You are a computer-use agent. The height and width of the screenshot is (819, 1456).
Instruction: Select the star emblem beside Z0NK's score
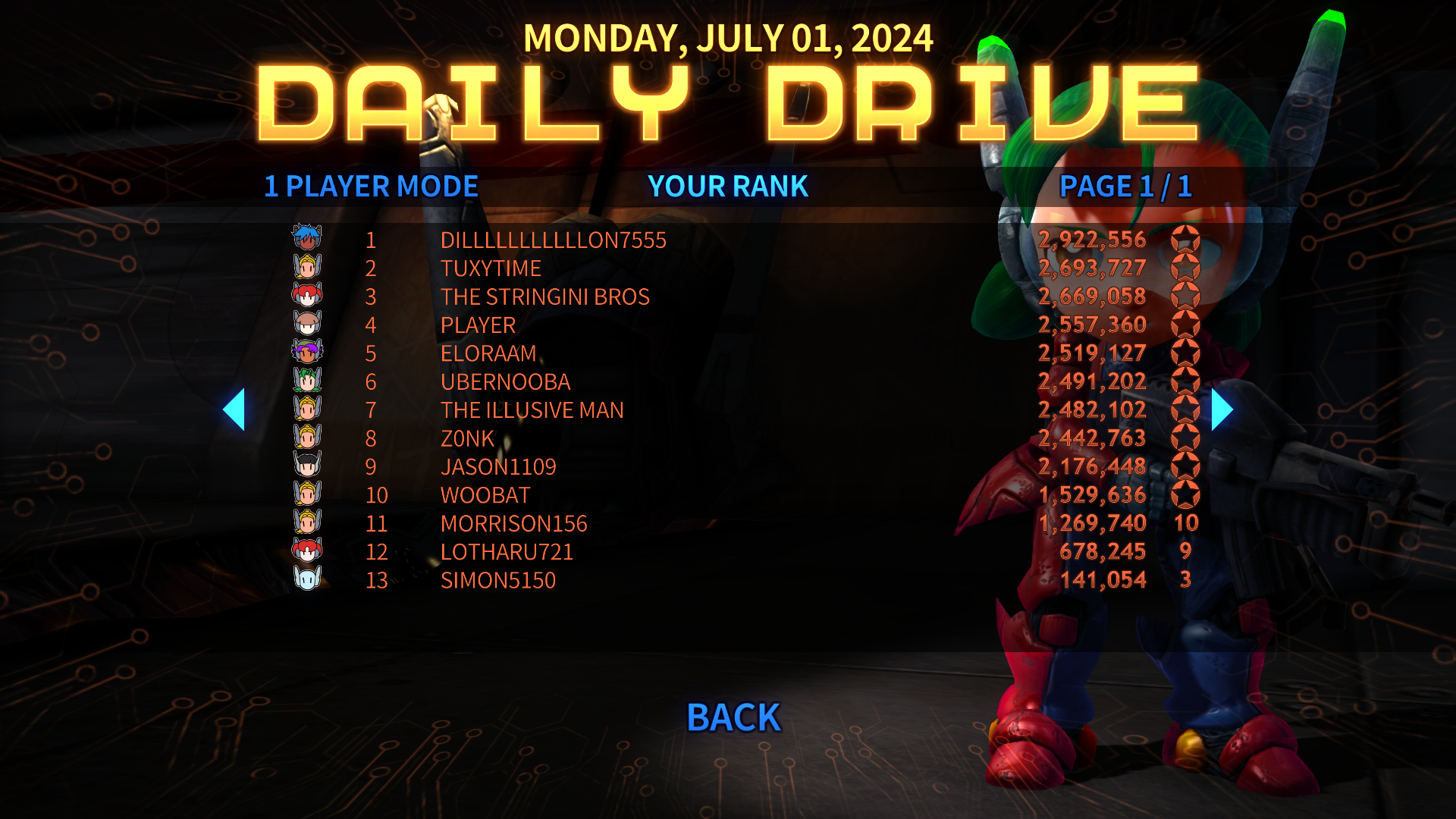pos(1187,438)
